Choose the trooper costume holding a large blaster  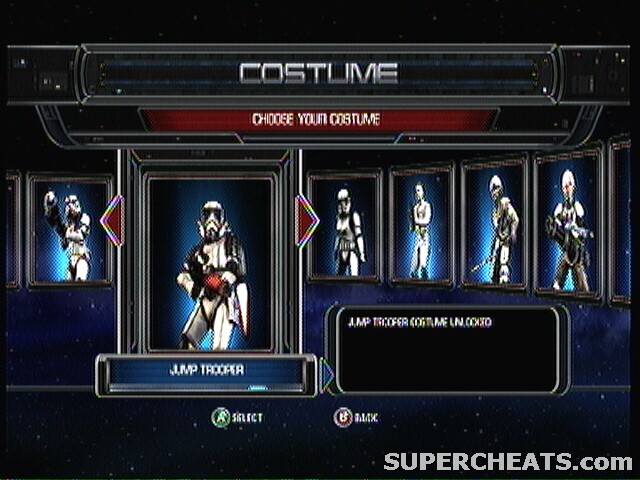click(568, 226)
